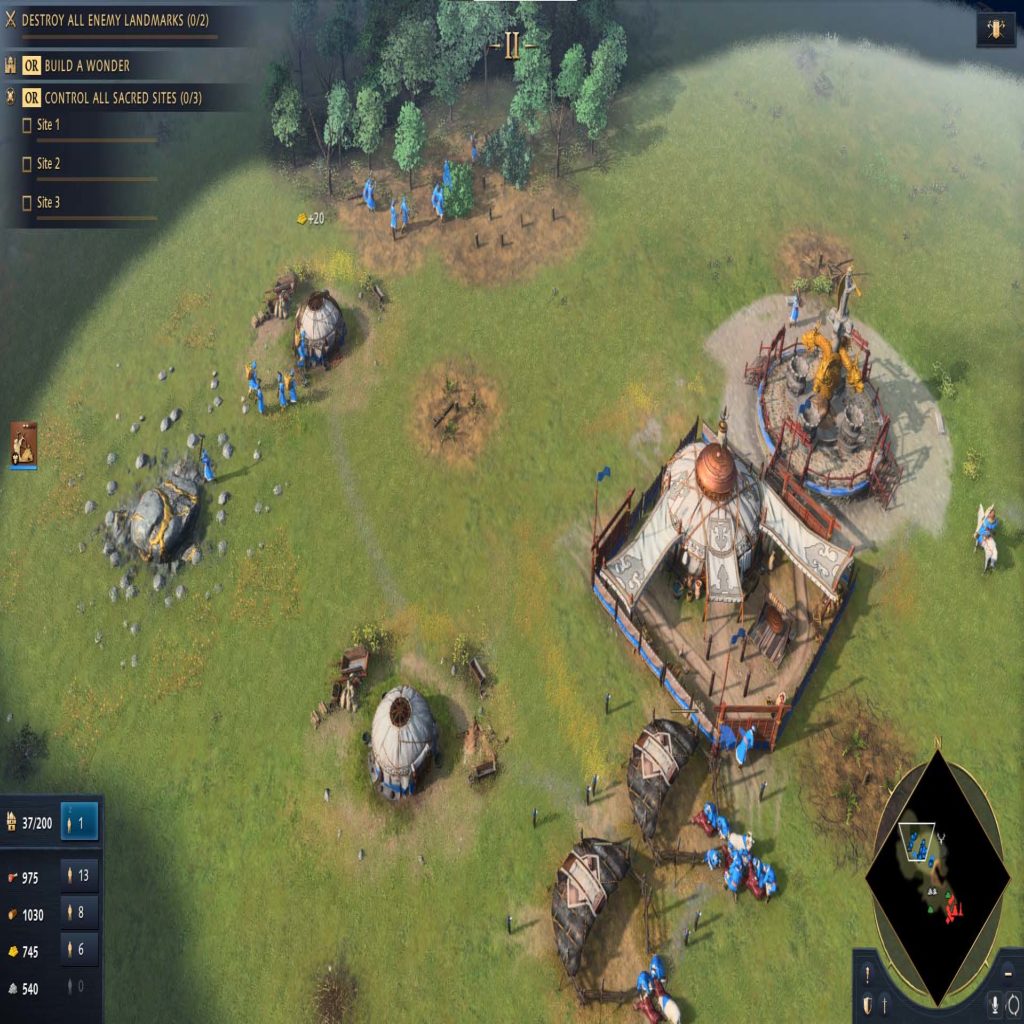Click the Build a Wonder objective

(x=86, y=66)
